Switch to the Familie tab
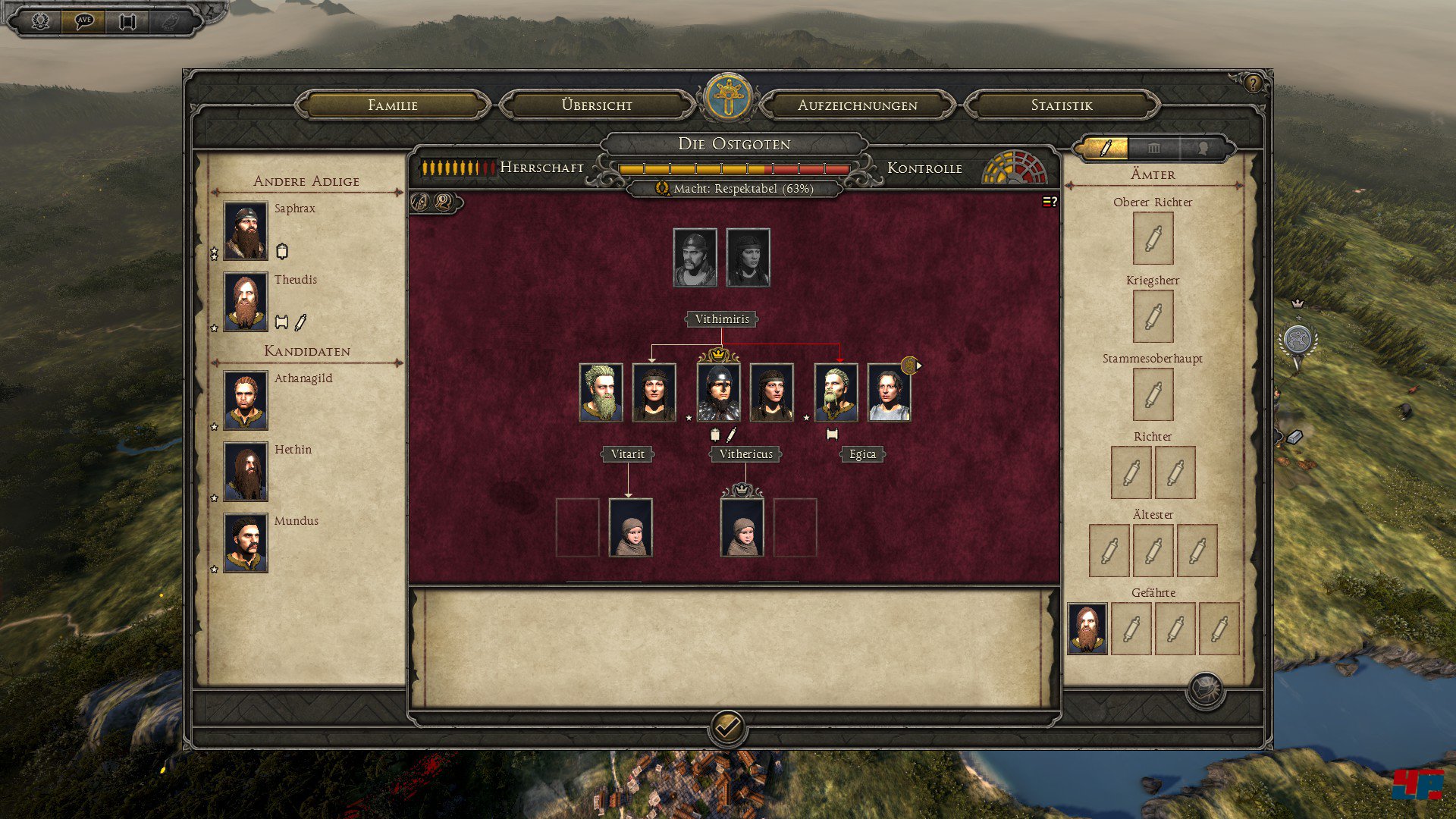The width and height of the screenshot is (1456, 819). (x=393, y=105)
